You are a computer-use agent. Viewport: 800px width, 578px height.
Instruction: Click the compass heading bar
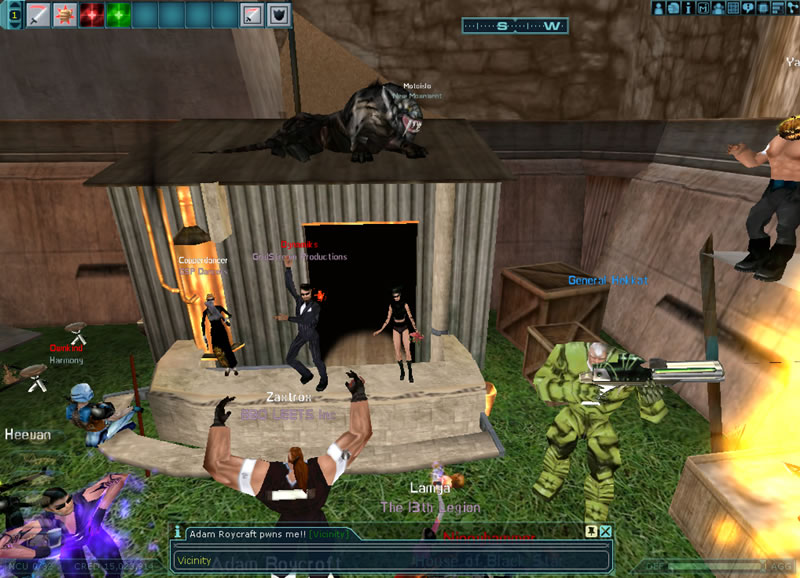click(515, 26)
